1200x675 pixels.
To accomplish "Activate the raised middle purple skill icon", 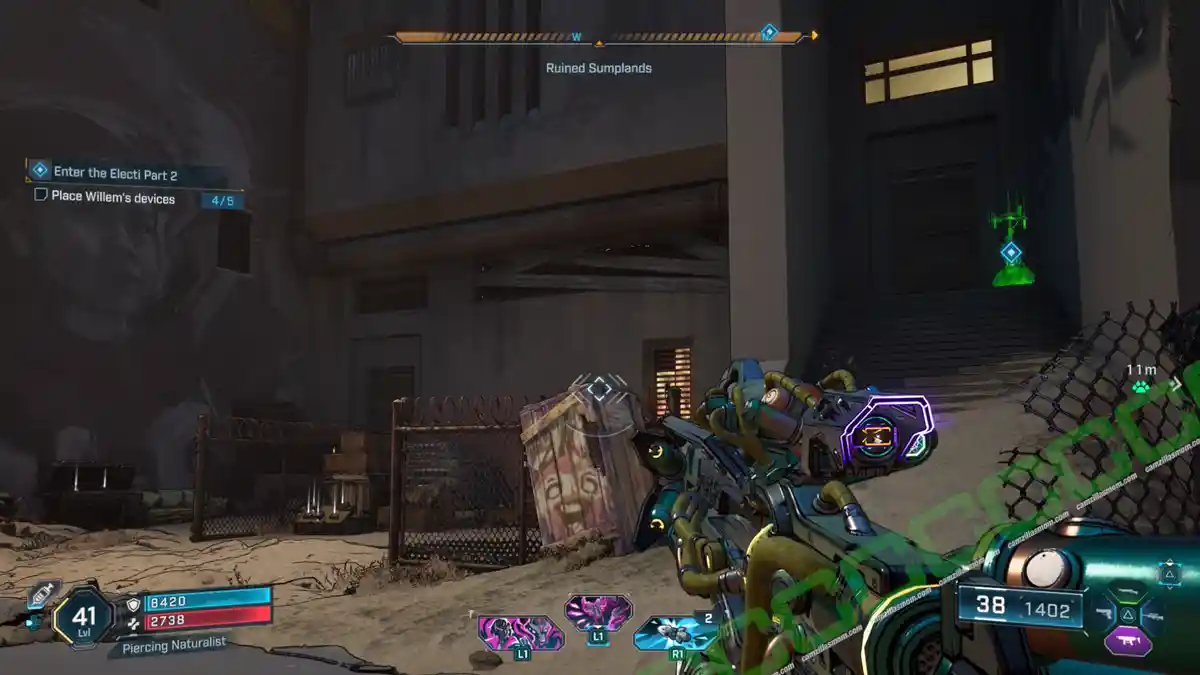I will (x=598, y=610).
